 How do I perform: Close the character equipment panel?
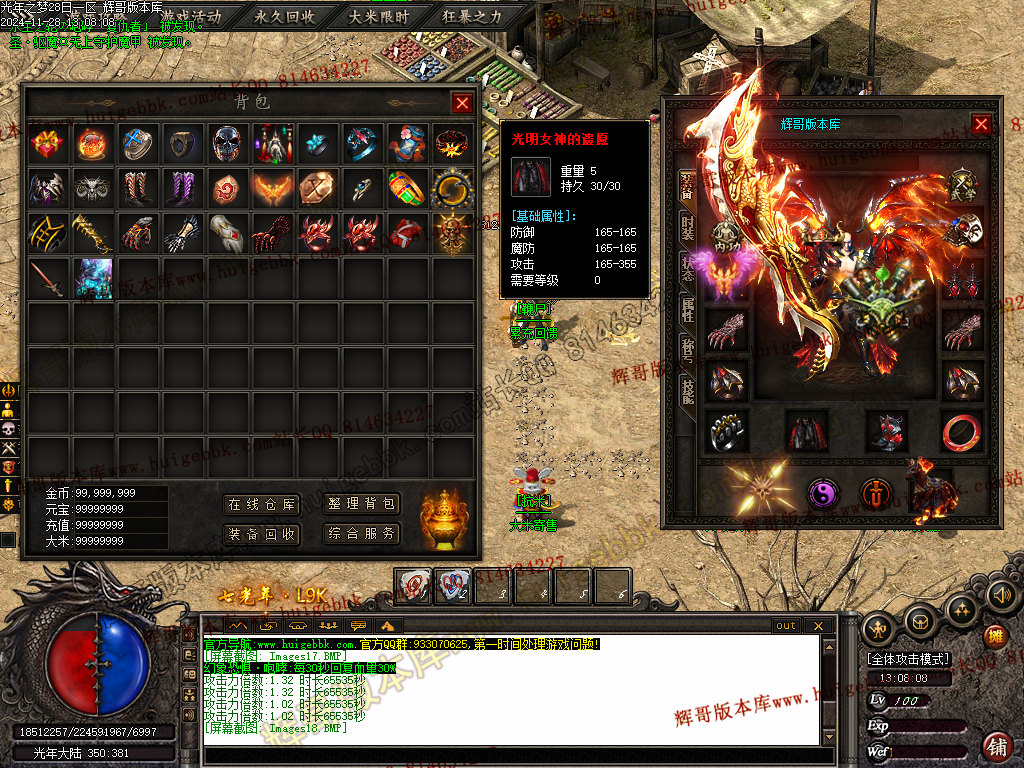point(981,124)
